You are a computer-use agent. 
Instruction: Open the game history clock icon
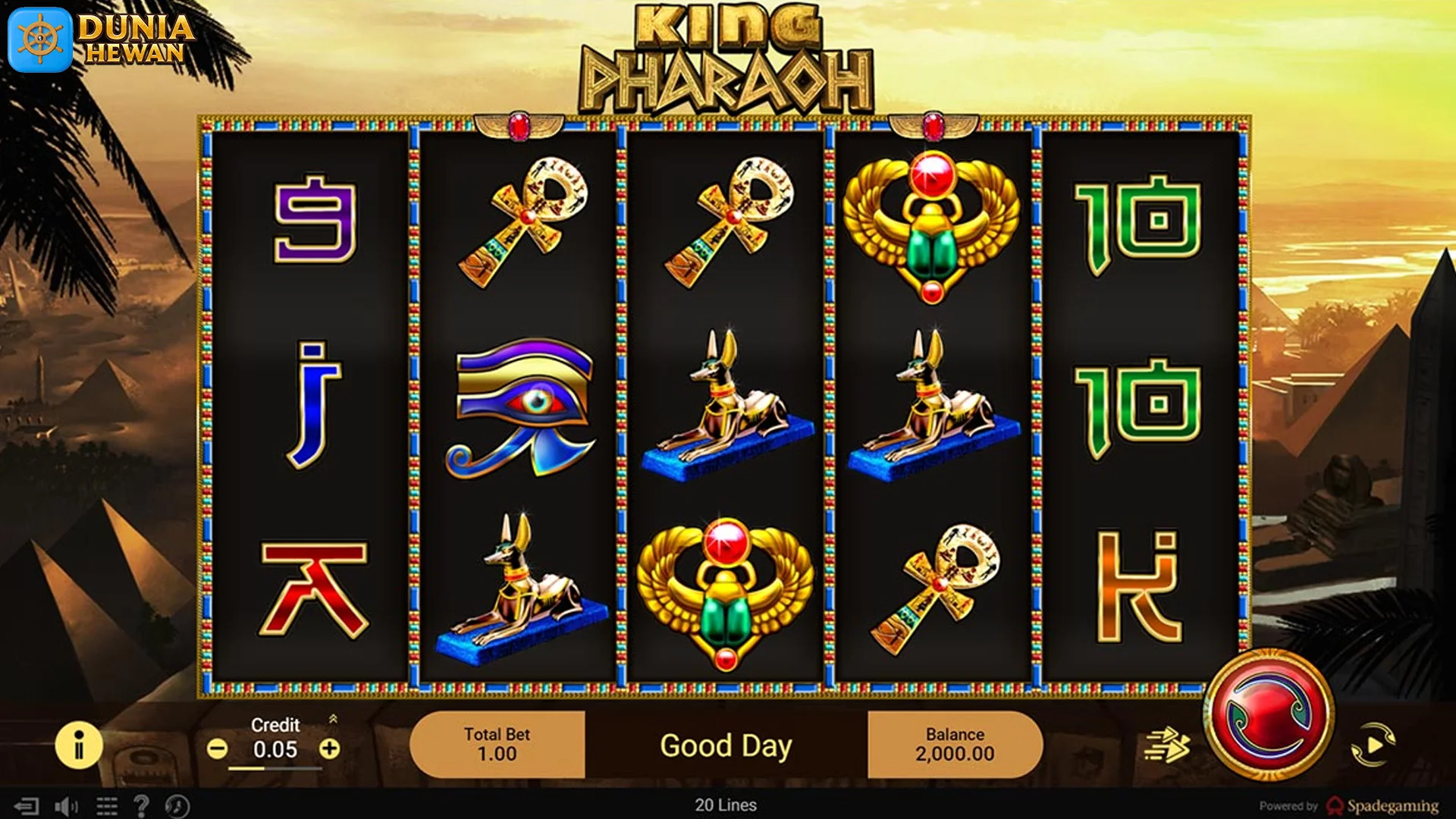pyautogui.click(x=177, y=805)
